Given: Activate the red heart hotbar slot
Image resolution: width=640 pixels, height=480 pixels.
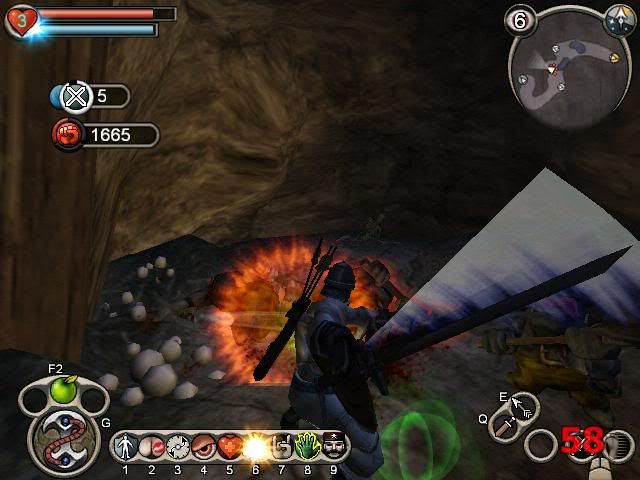Looking at the screenshot, I should pos(229,445).
